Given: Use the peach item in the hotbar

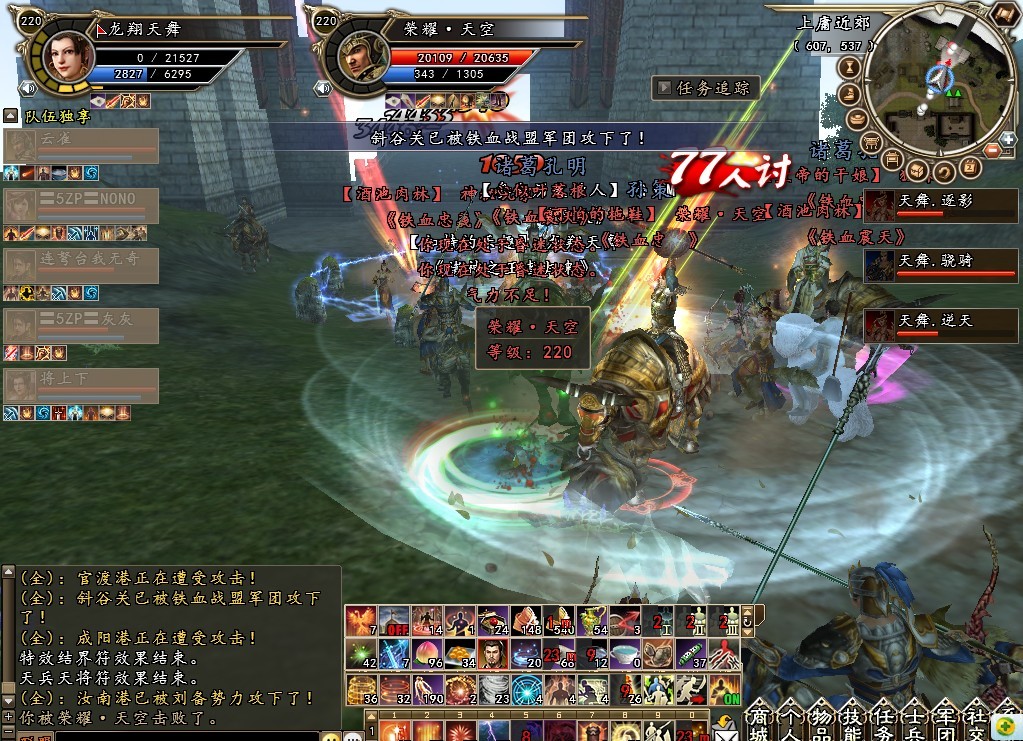Looking at the screenshot, I should pos(425,655).
